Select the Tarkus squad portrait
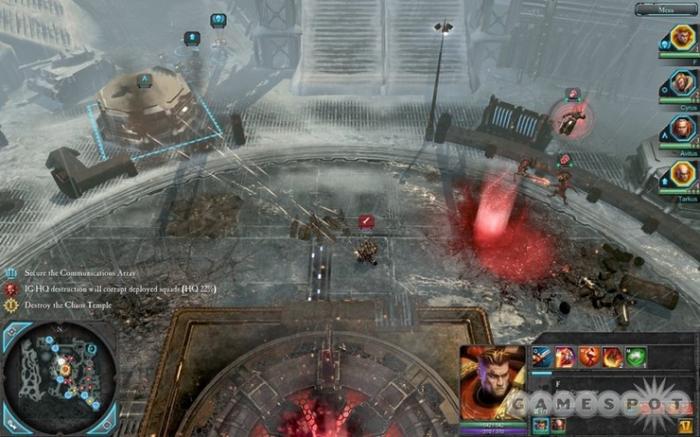The image size is (700, 437). (682, 172)
